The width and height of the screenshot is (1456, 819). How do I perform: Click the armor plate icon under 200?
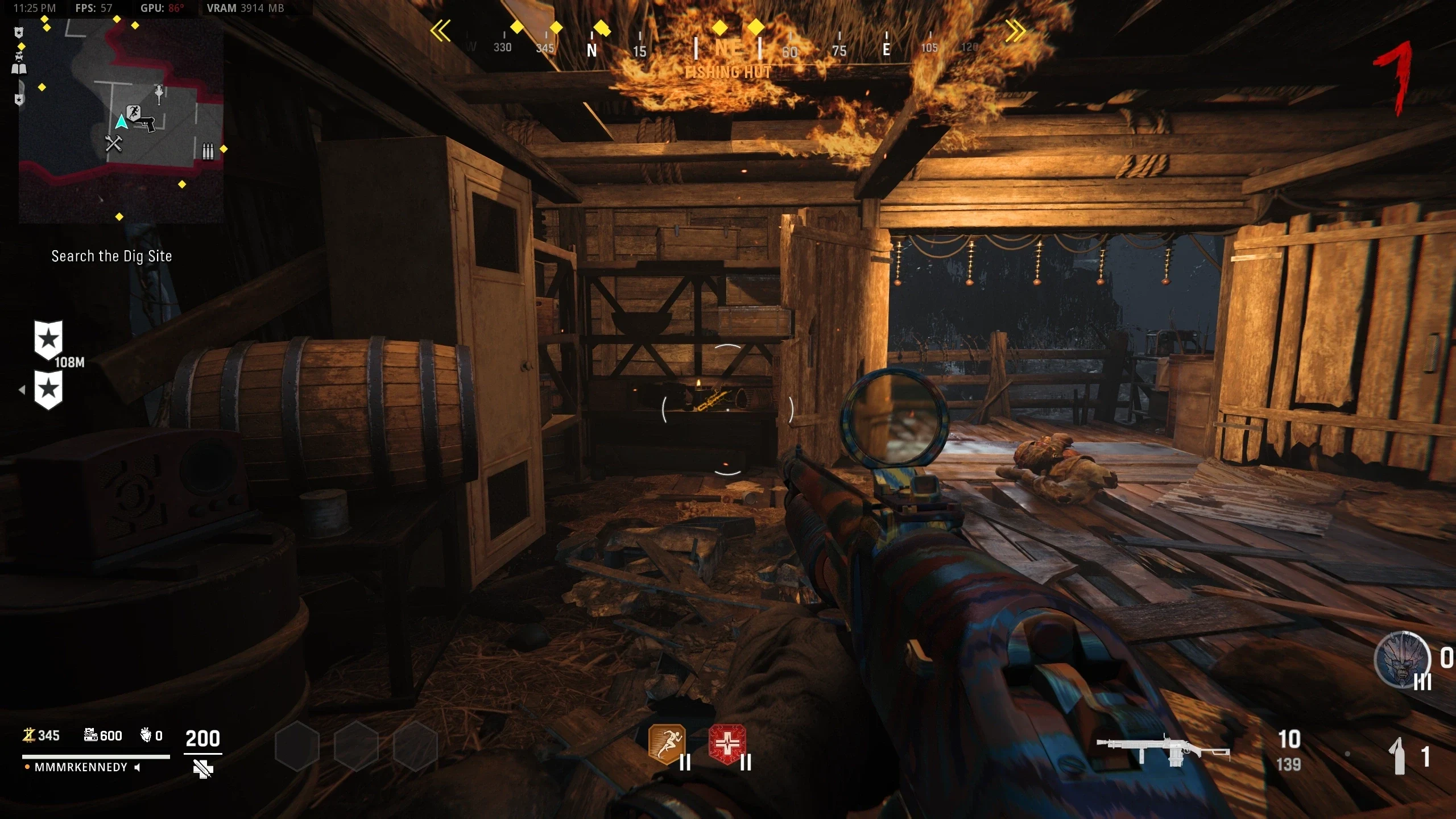coord(203,770)
